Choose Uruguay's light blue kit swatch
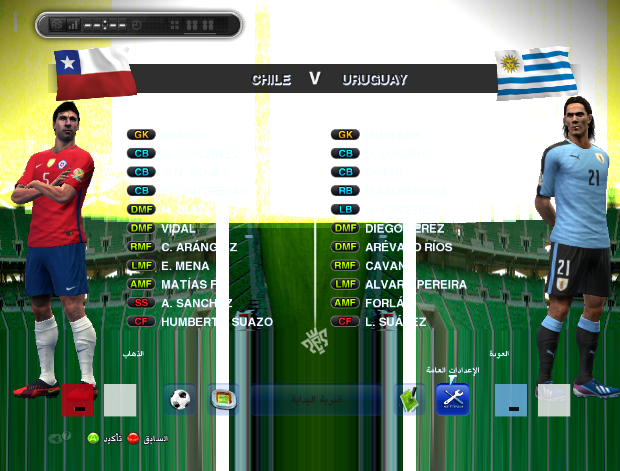The height and width of the screenshot is (471, 620). pos(511,400)
